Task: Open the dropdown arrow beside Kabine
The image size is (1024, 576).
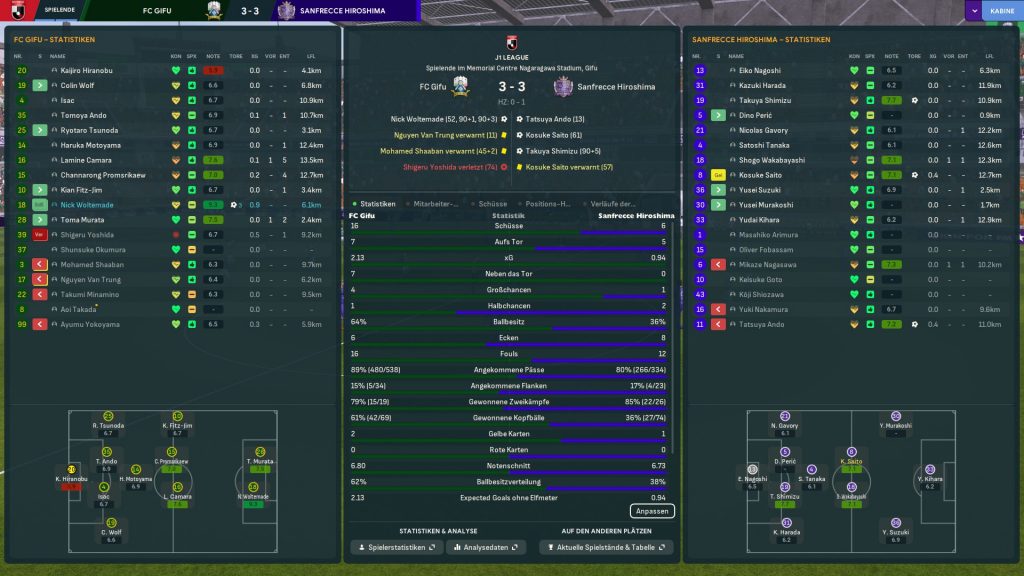Action: click(973, 10)
